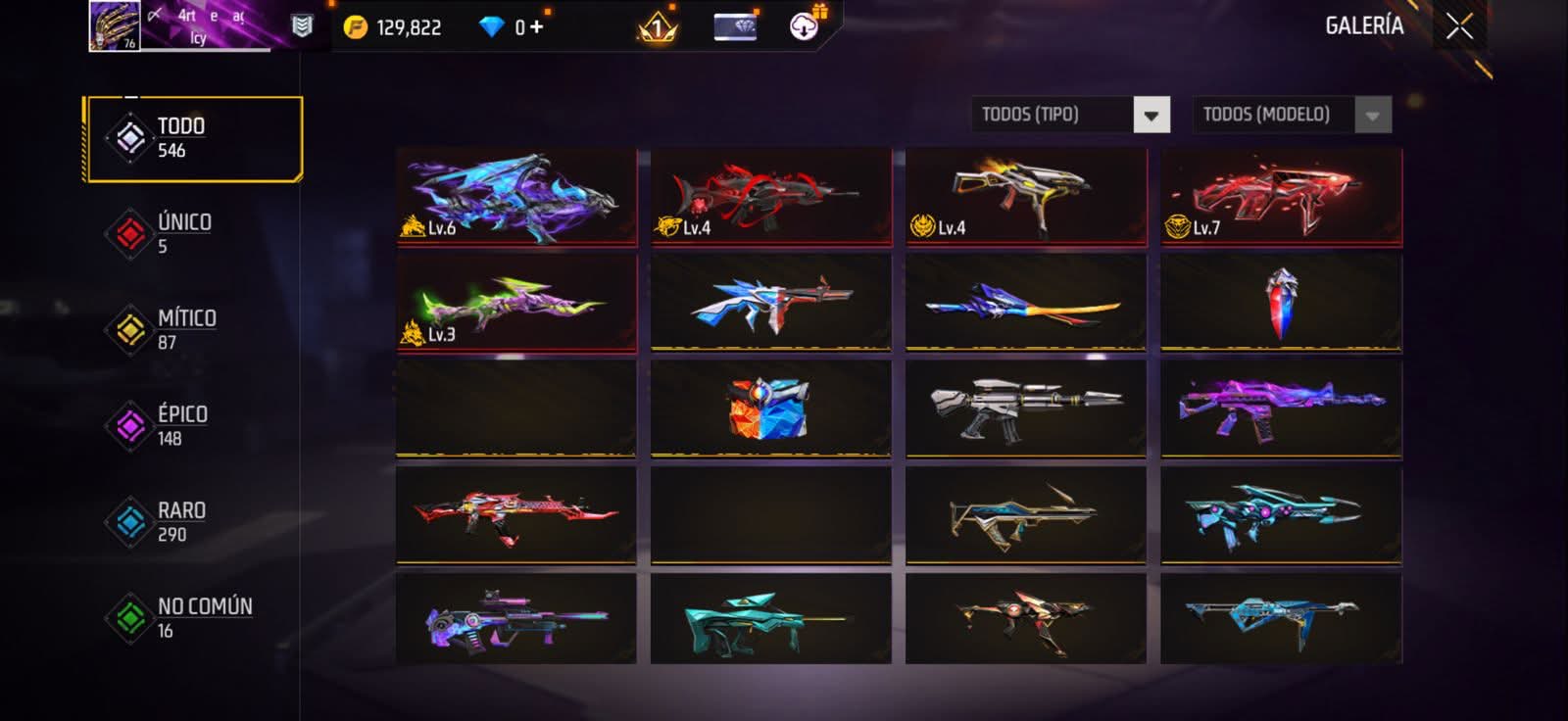Add diamonds with the plus button
The image size is (1568, 721).
[x=536, y=26]
